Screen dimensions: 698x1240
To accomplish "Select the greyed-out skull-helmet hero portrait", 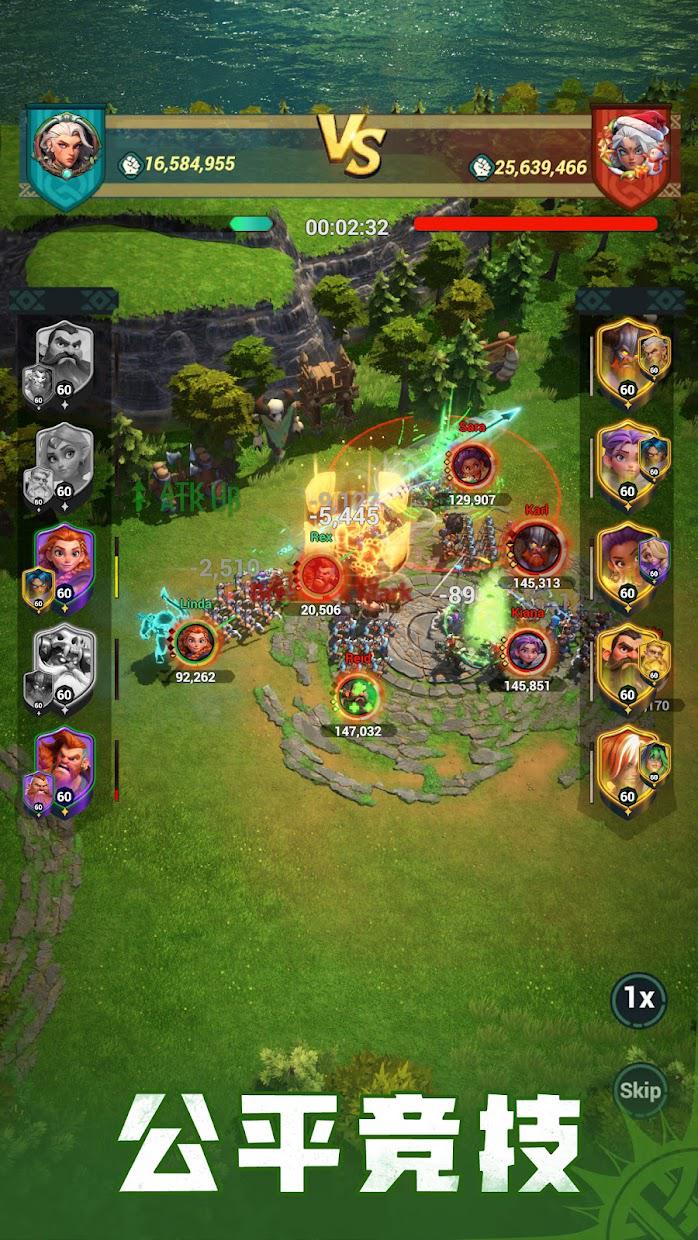I will coord(64,662).
